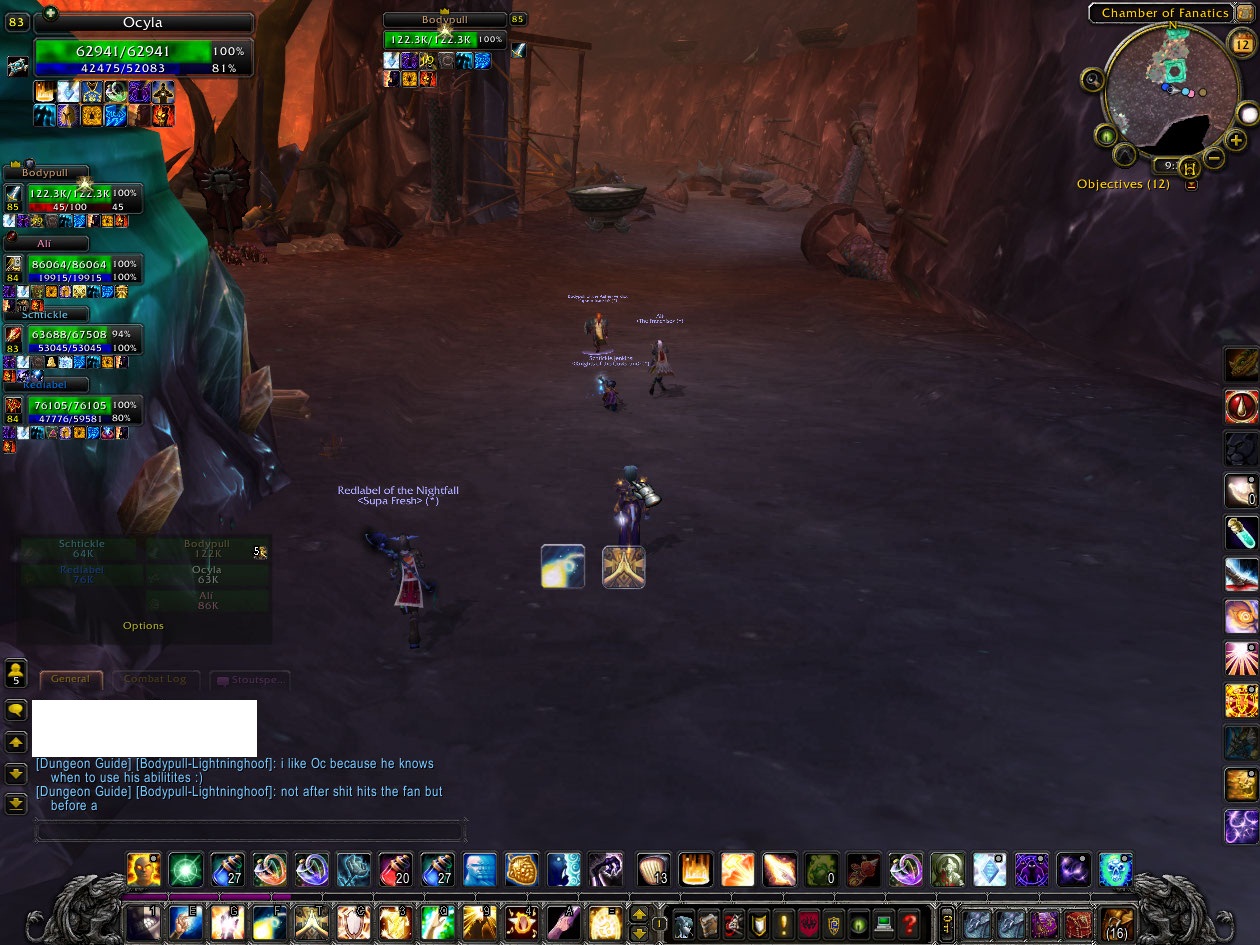Zoom in on the minimap
The image size is (1260, 945).
pyautogui.click(x=1237, y=141)
